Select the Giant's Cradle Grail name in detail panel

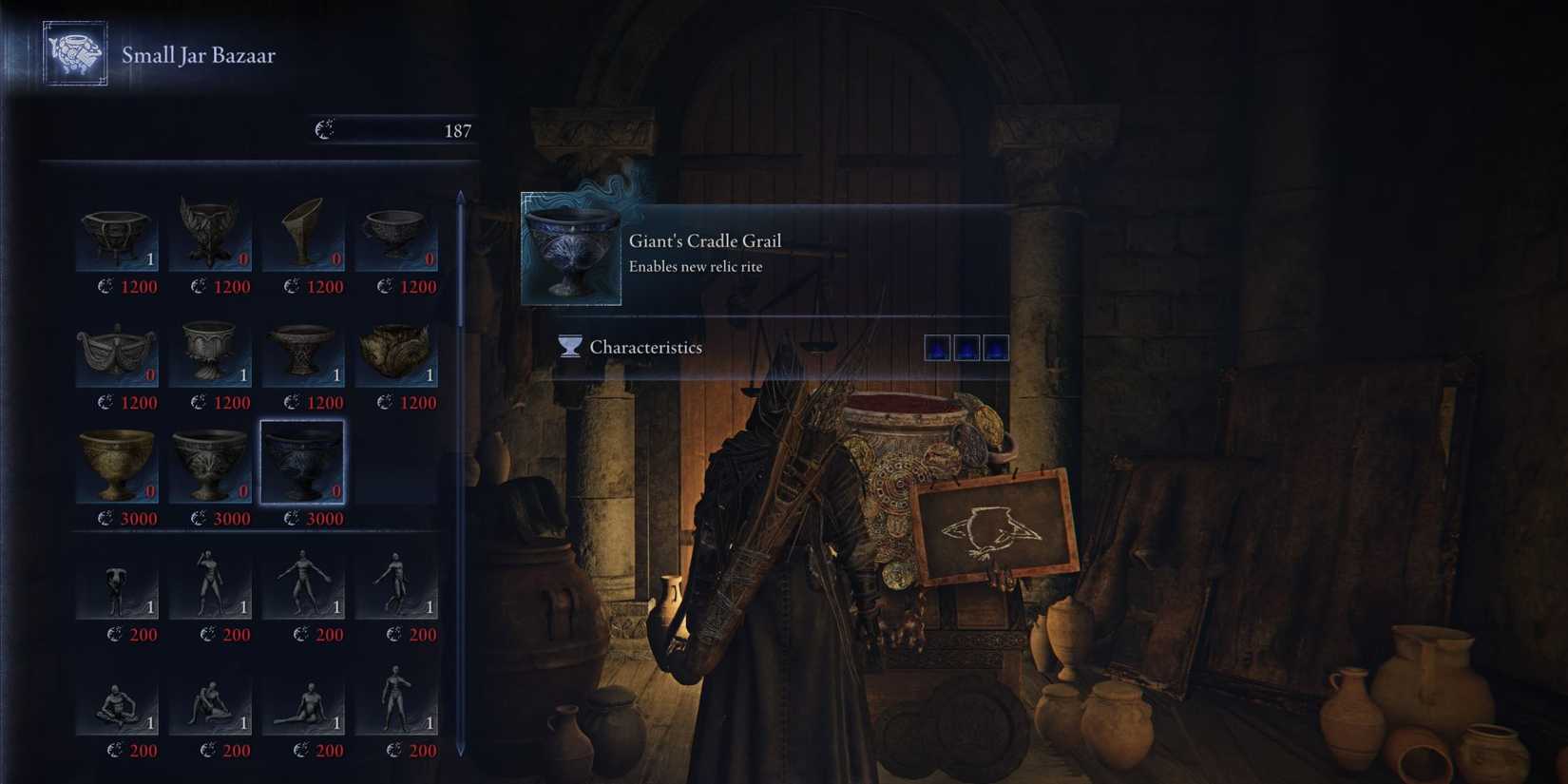click(x=704, y=240)
